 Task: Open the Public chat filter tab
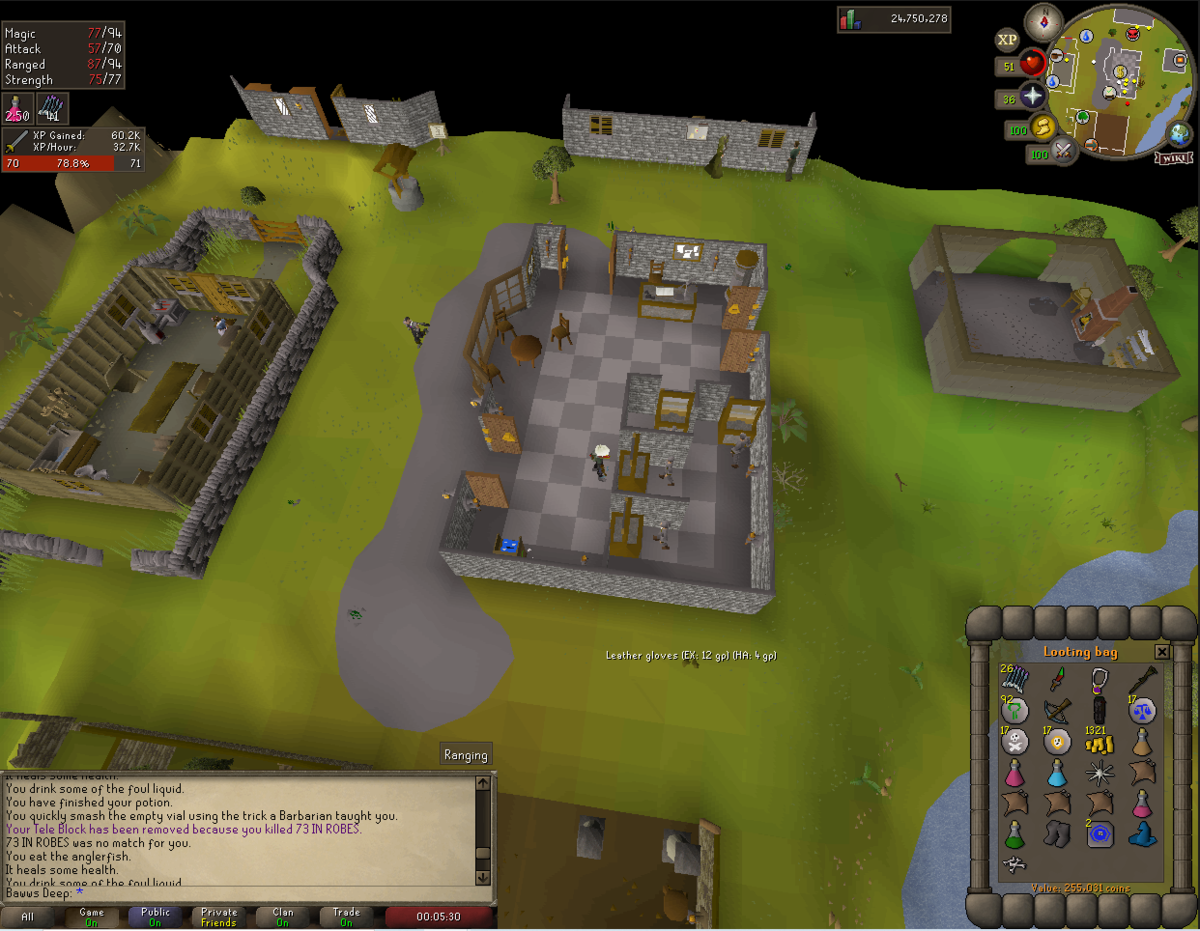(155, 917)
